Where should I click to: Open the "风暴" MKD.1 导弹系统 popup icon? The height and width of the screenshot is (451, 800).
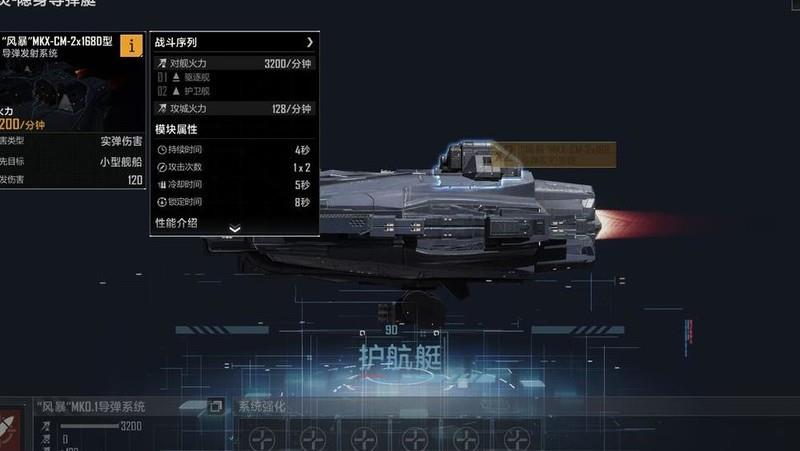coord(215,406)
